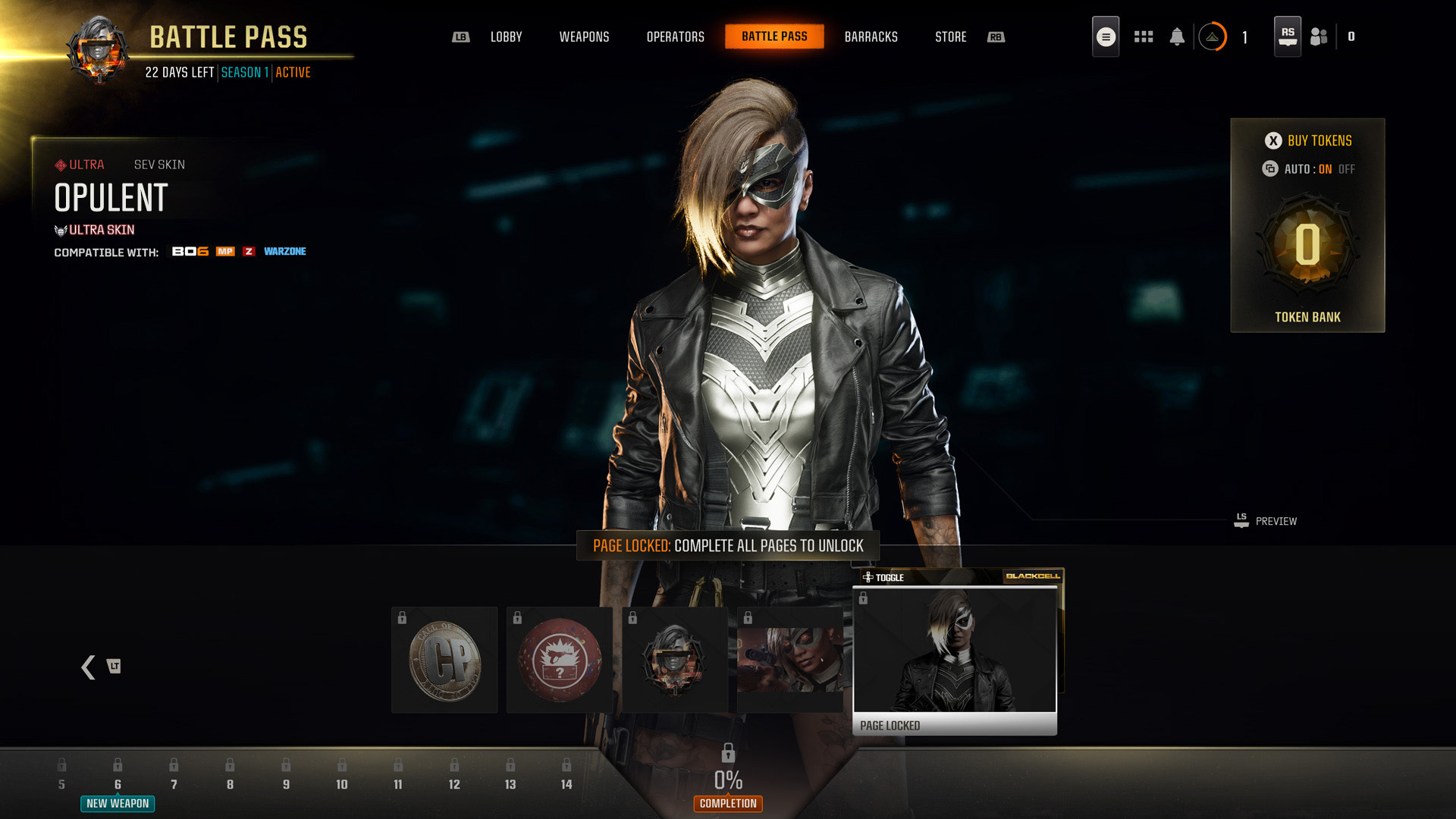Switch to the Store tab
Viewport: 1456px width, 819px height.
[950, 37]
